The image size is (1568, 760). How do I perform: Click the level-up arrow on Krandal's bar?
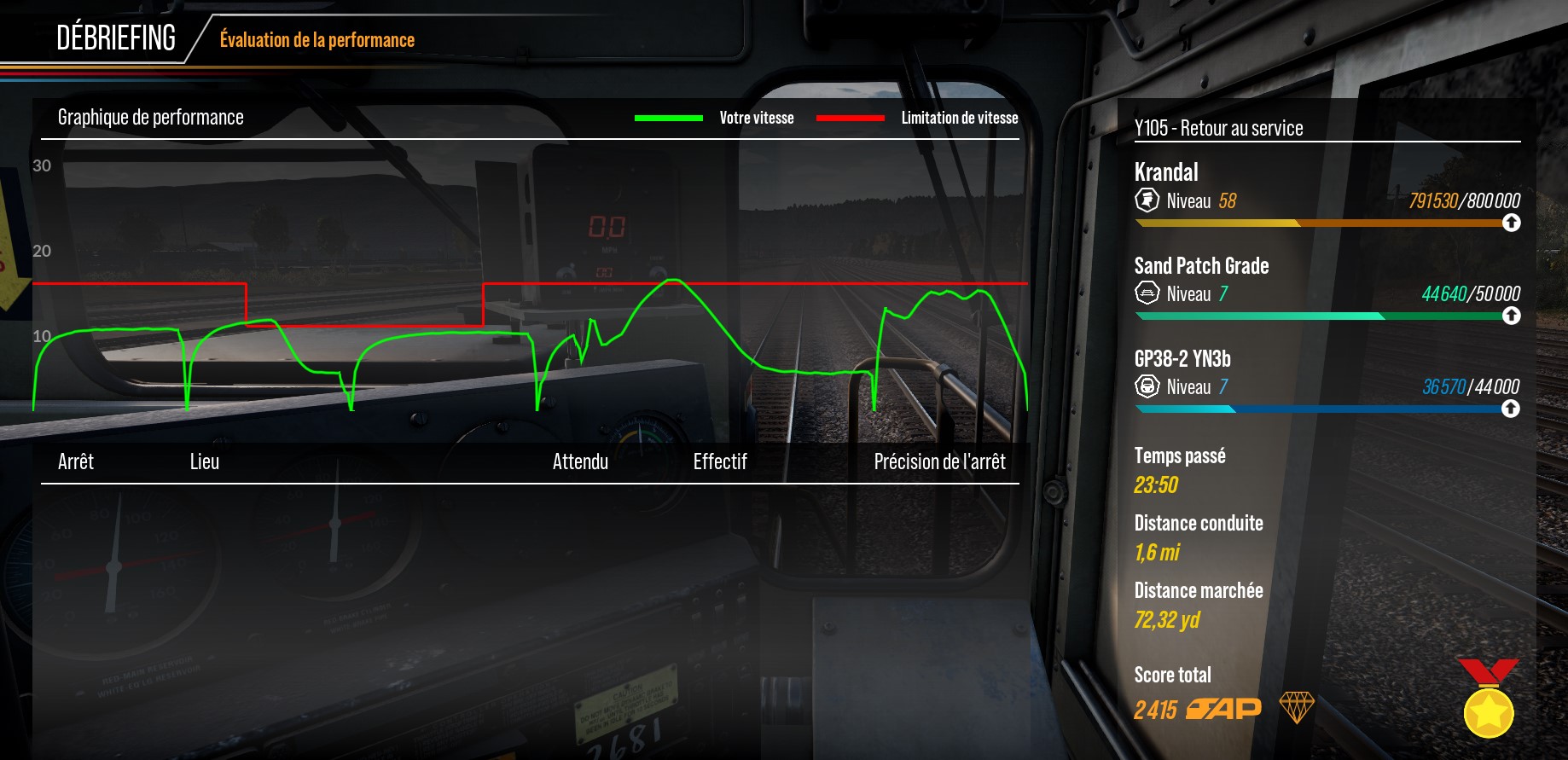click(1511, 223)
